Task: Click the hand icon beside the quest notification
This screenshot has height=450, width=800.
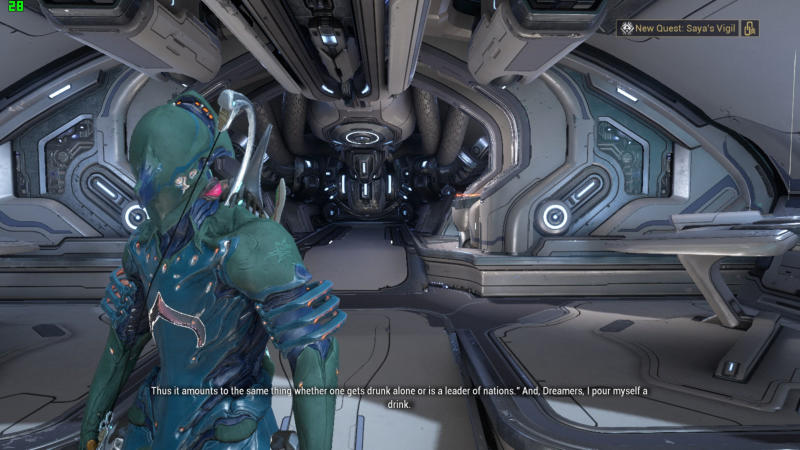Action: (750, 28)
